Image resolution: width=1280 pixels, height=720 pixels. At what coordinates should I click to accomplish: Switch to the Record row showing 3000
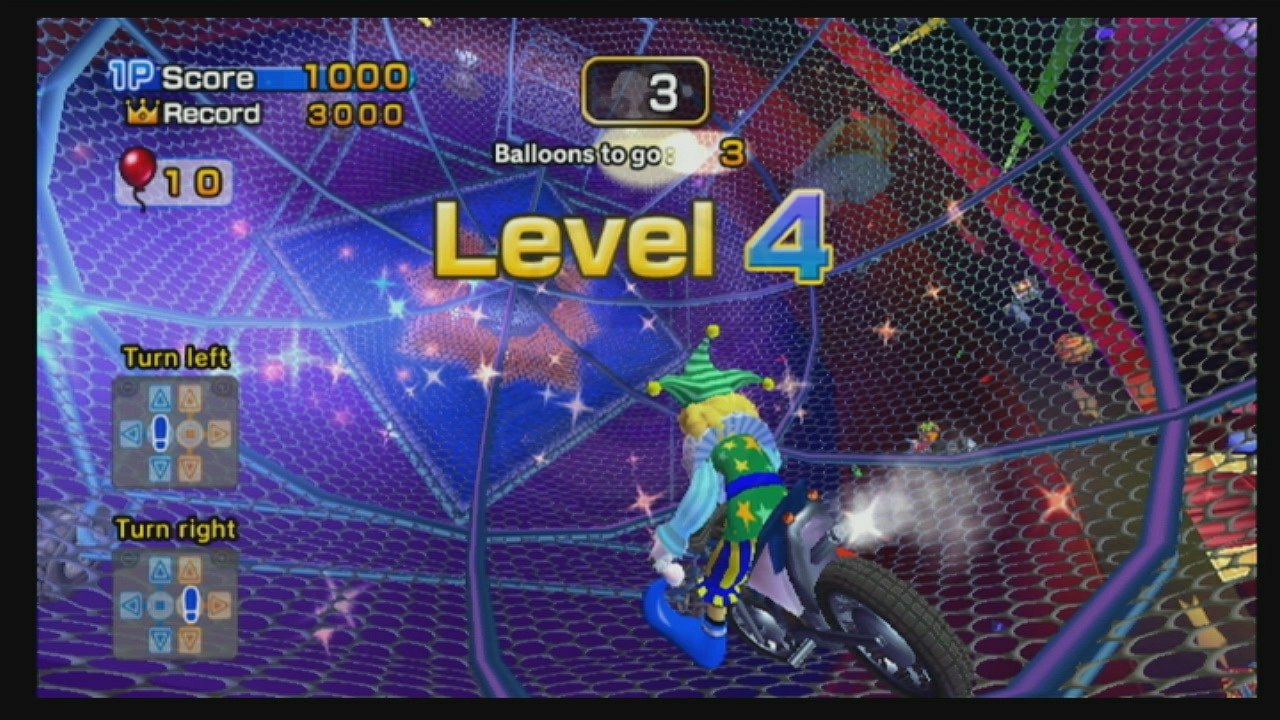pyautogui.click(x=358, y=113)
